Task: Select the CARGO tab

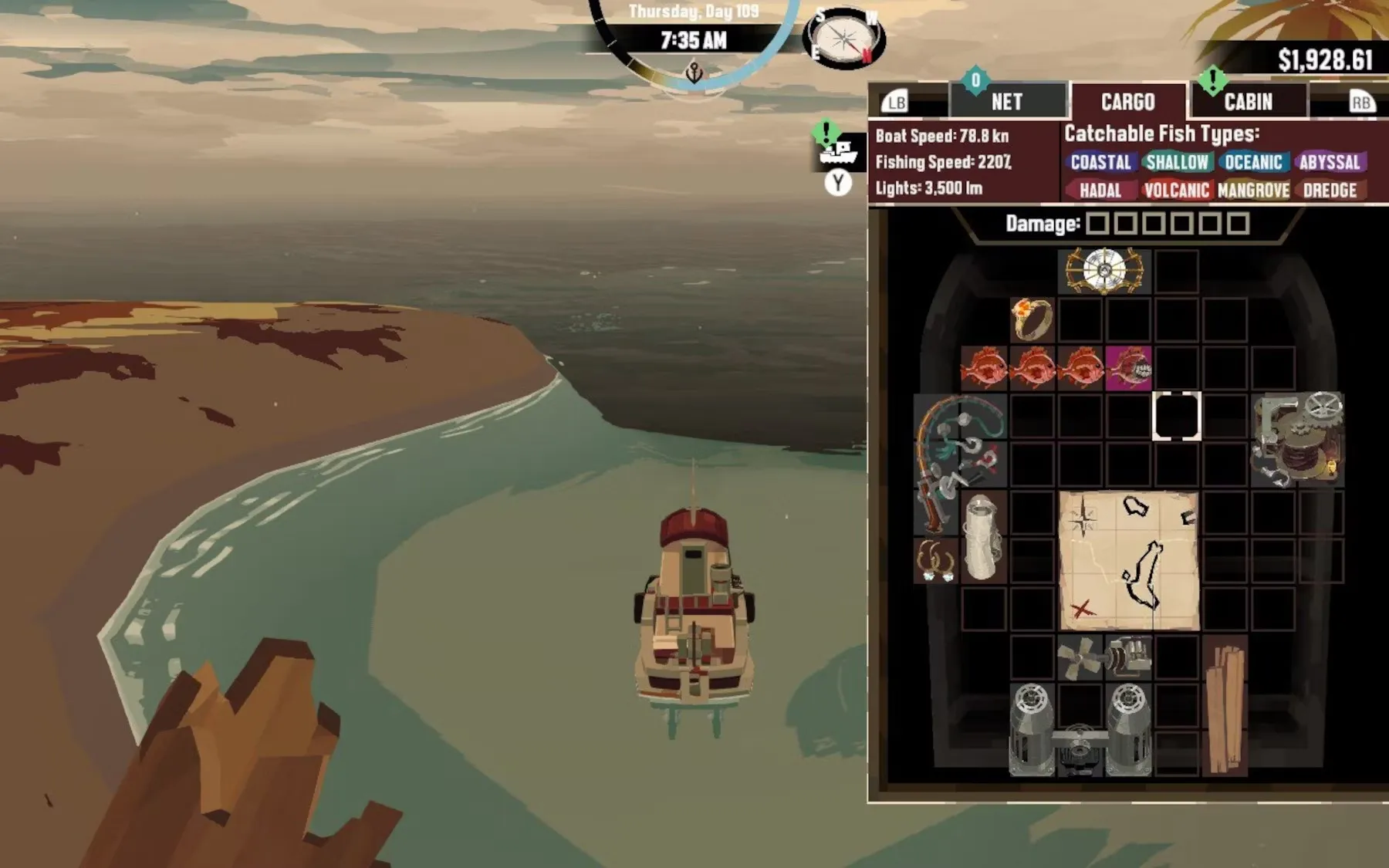Action: point(1127,102)
